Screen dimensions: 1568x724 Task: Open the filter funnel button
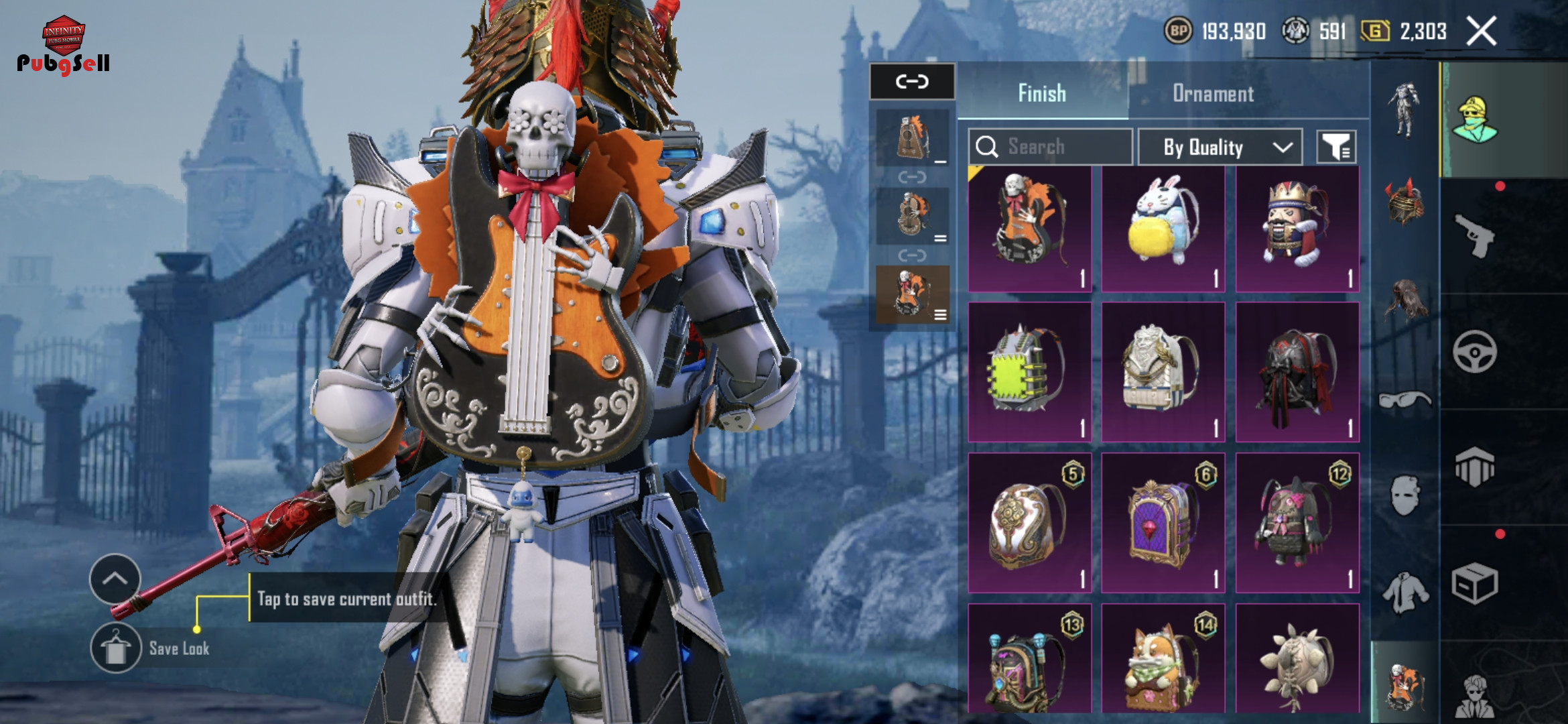(x=1336, y=147)
